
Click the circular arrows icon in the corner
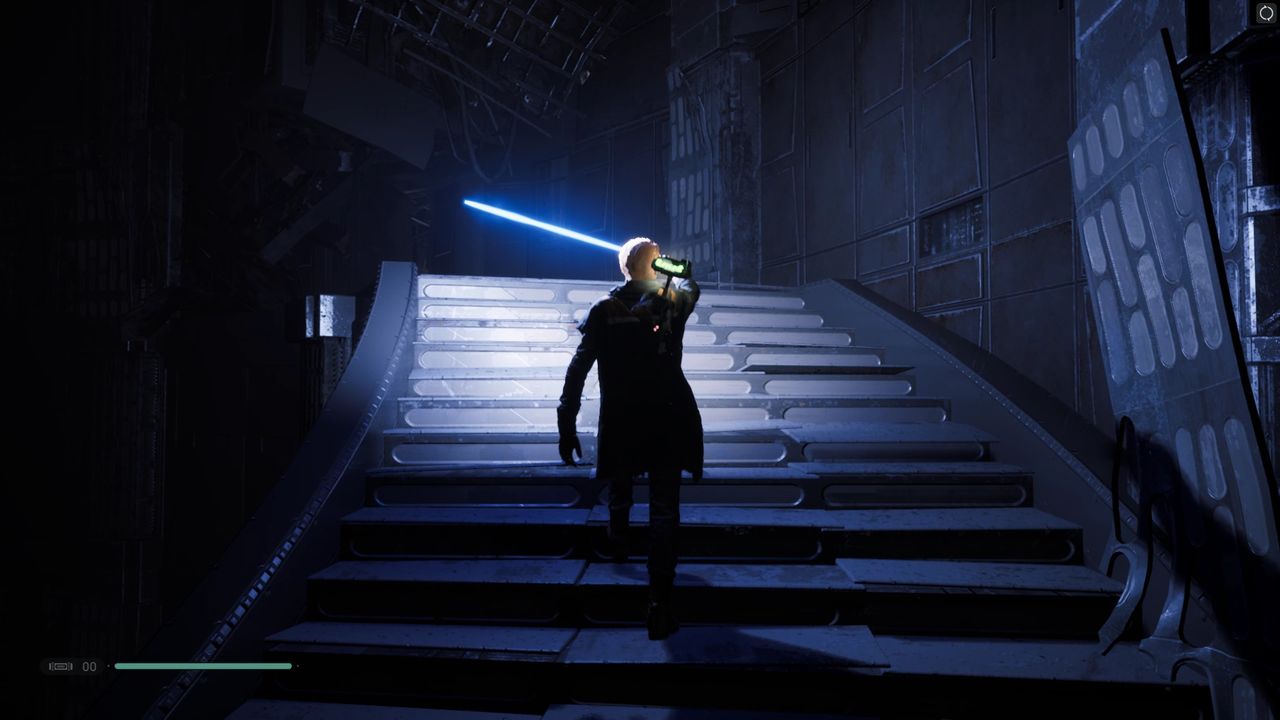point(1266,13)
